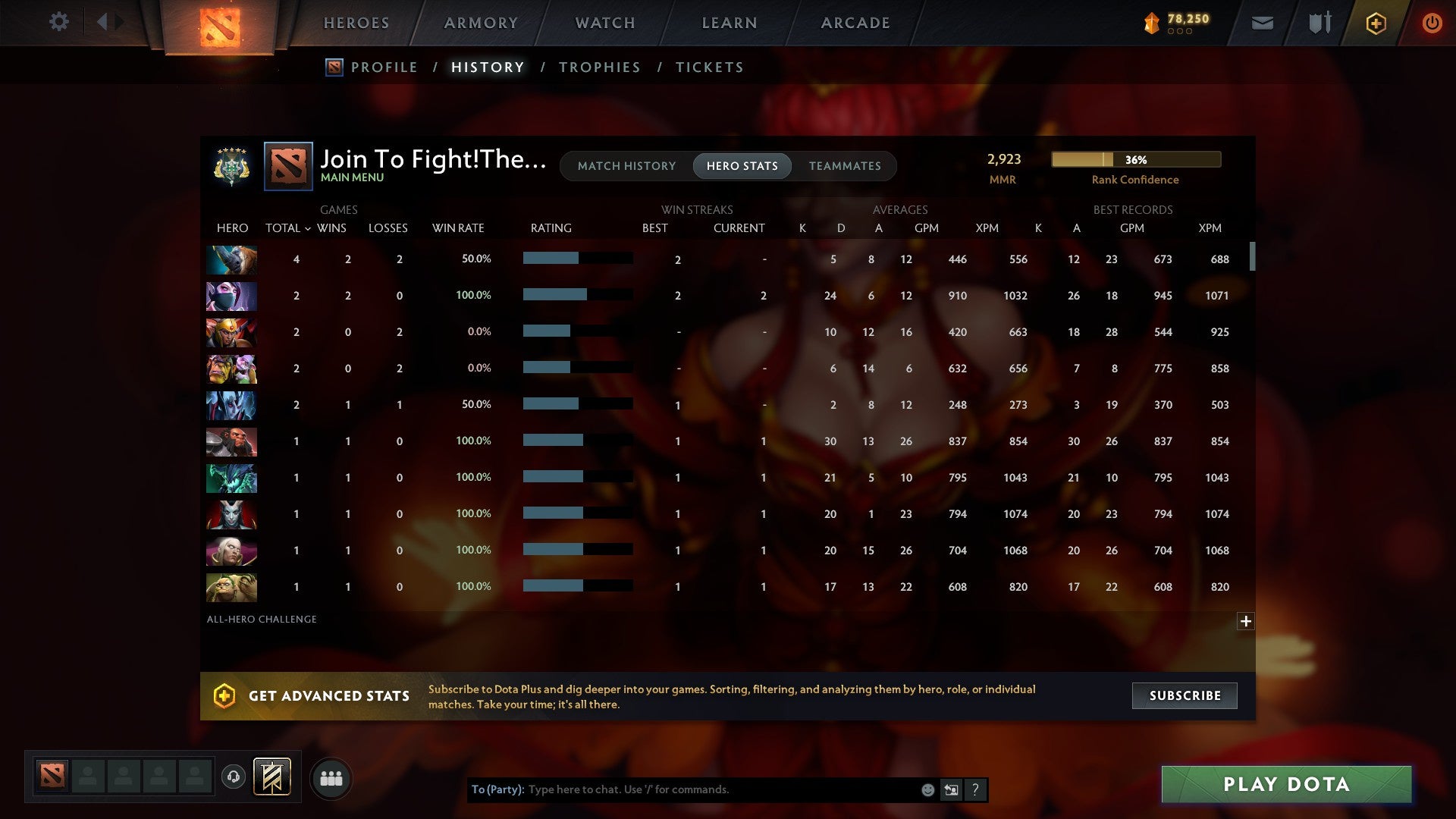The width and height of the screenshot is (1456, 819).
Task: Click the SUBSCRIBE button for Dota Plus
Action: [x=1184, y=695]
